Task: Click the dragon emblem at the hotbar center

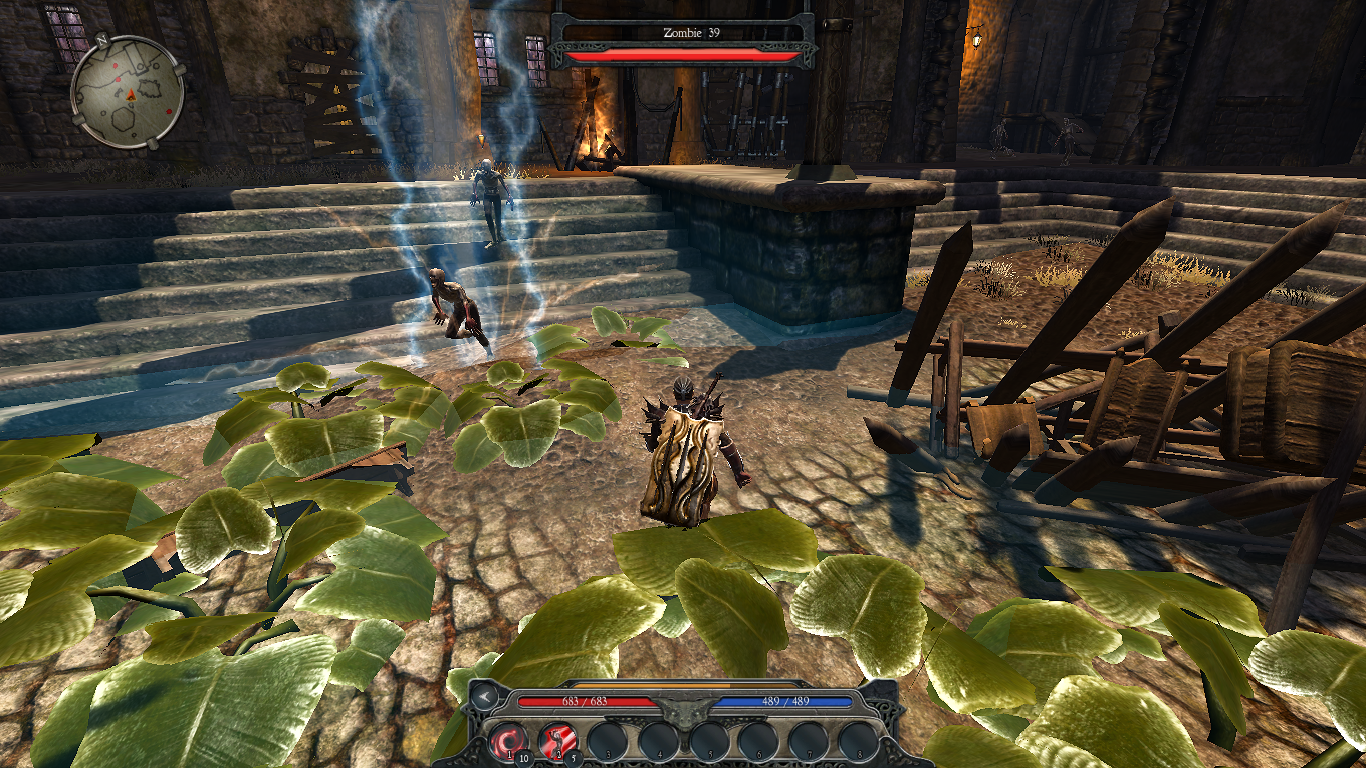Action: [x=684, y=713]
